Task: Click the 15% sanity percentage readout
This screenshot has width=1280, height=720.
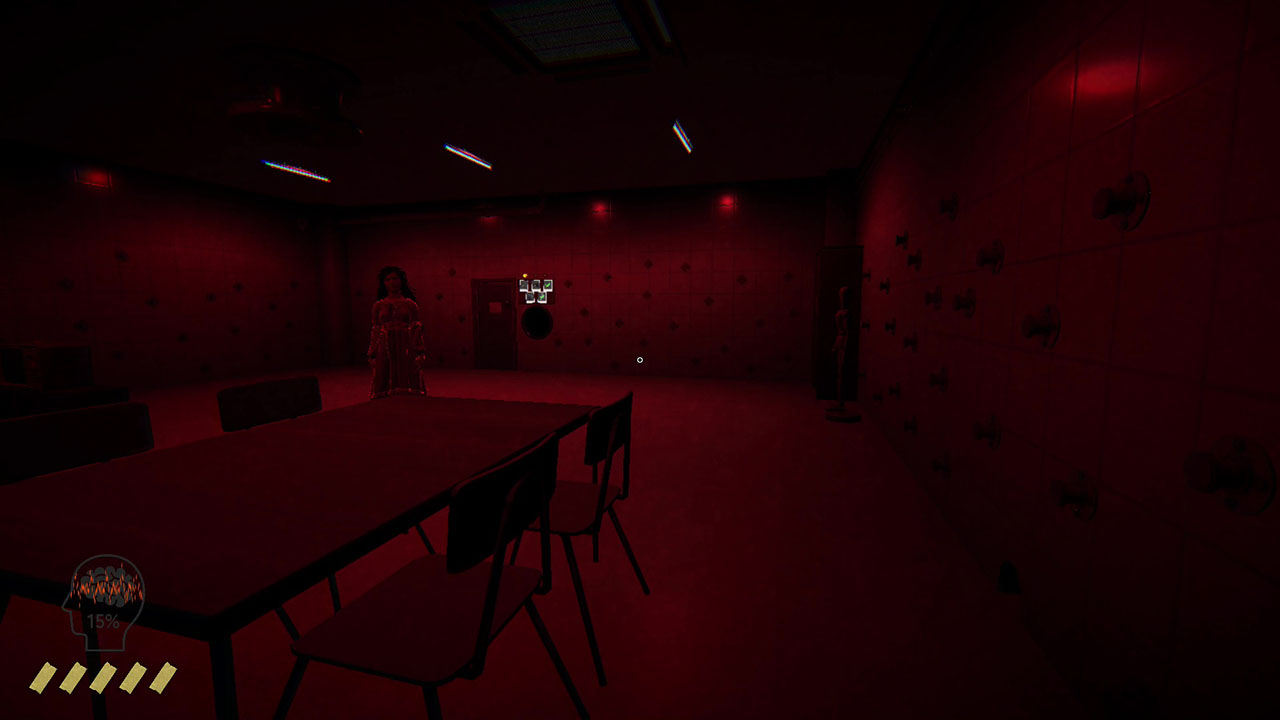Action: (100, 623)
